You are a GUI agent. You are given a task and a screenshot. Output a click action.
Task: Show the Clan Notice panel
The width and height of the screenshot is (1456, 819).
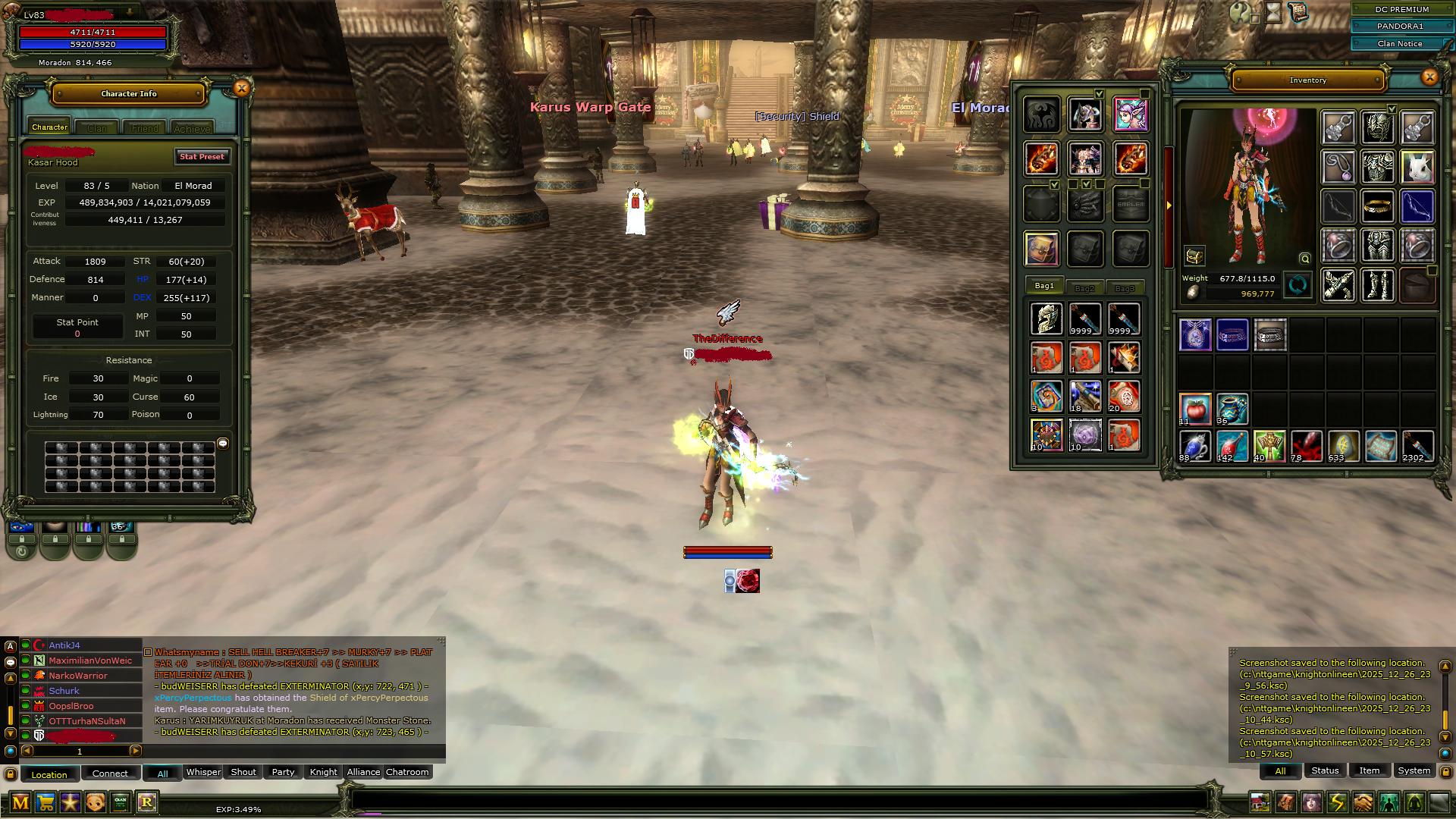tap(1400, 43)
